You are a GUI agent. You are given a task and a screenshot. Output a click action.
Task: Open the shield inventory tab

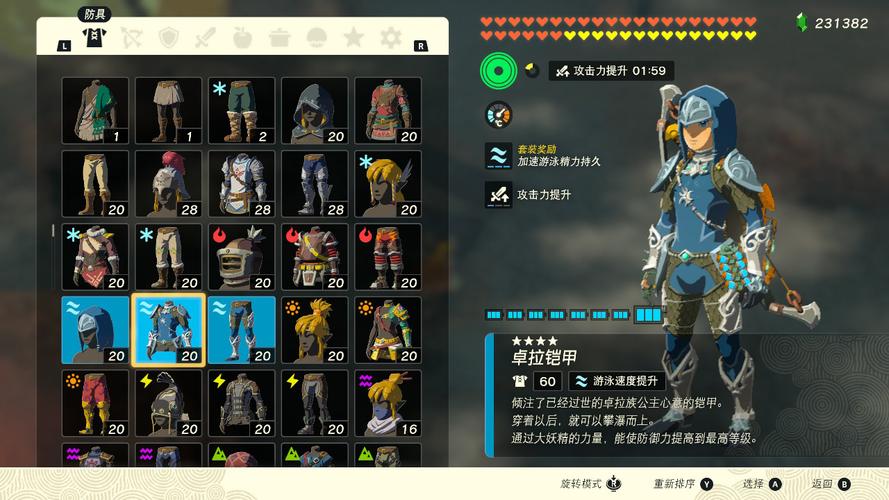point(169,37)
